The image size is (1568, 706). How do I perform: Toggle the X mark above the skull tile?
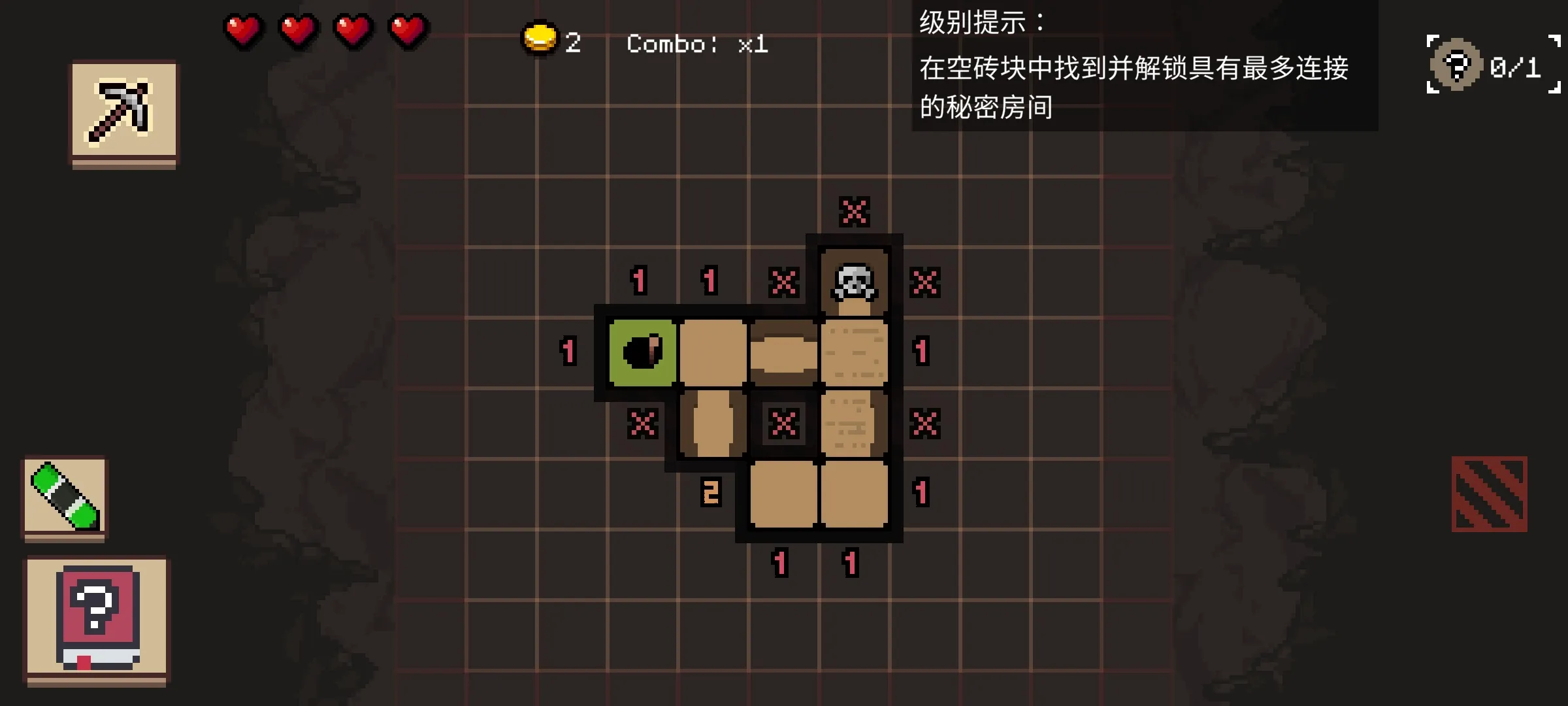pos(855,211)
